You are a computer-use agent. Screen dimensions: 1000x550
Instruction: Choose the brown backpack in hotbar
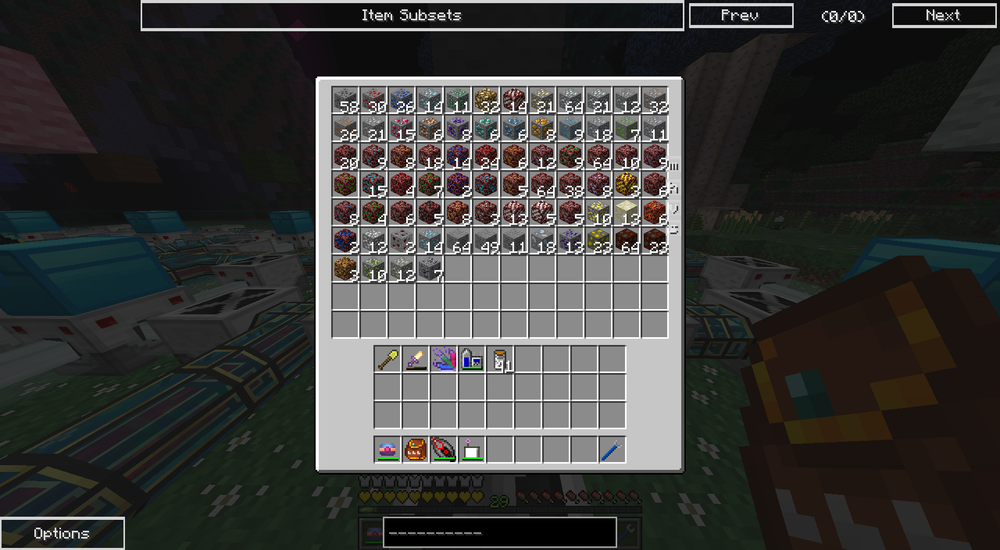coord(416,449)
